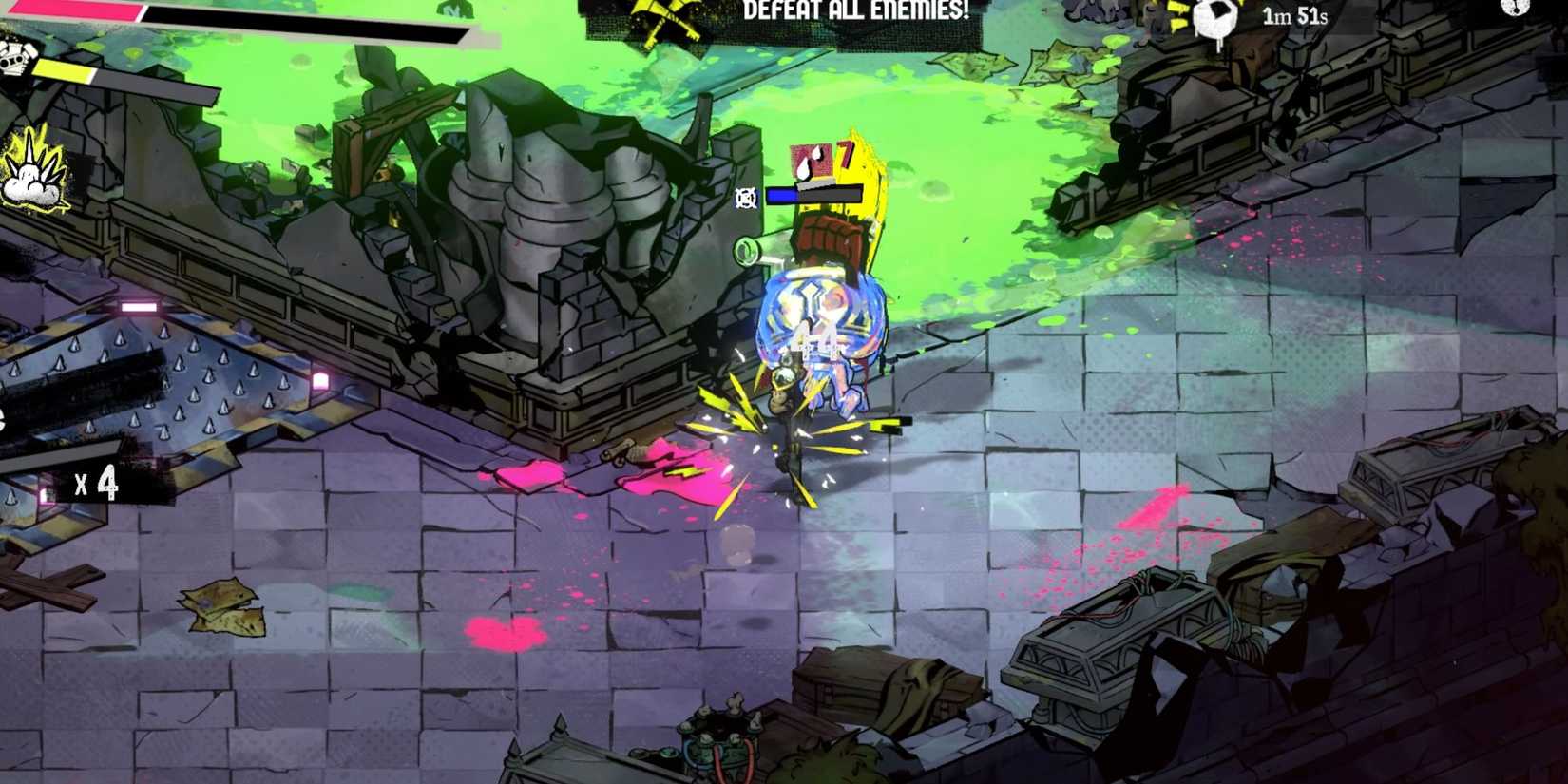The height and width of the screenshot is (784, 1568).
Task: Click the crossed-weapons emblem on the yellow banner
Action: [x=665, y=14]
